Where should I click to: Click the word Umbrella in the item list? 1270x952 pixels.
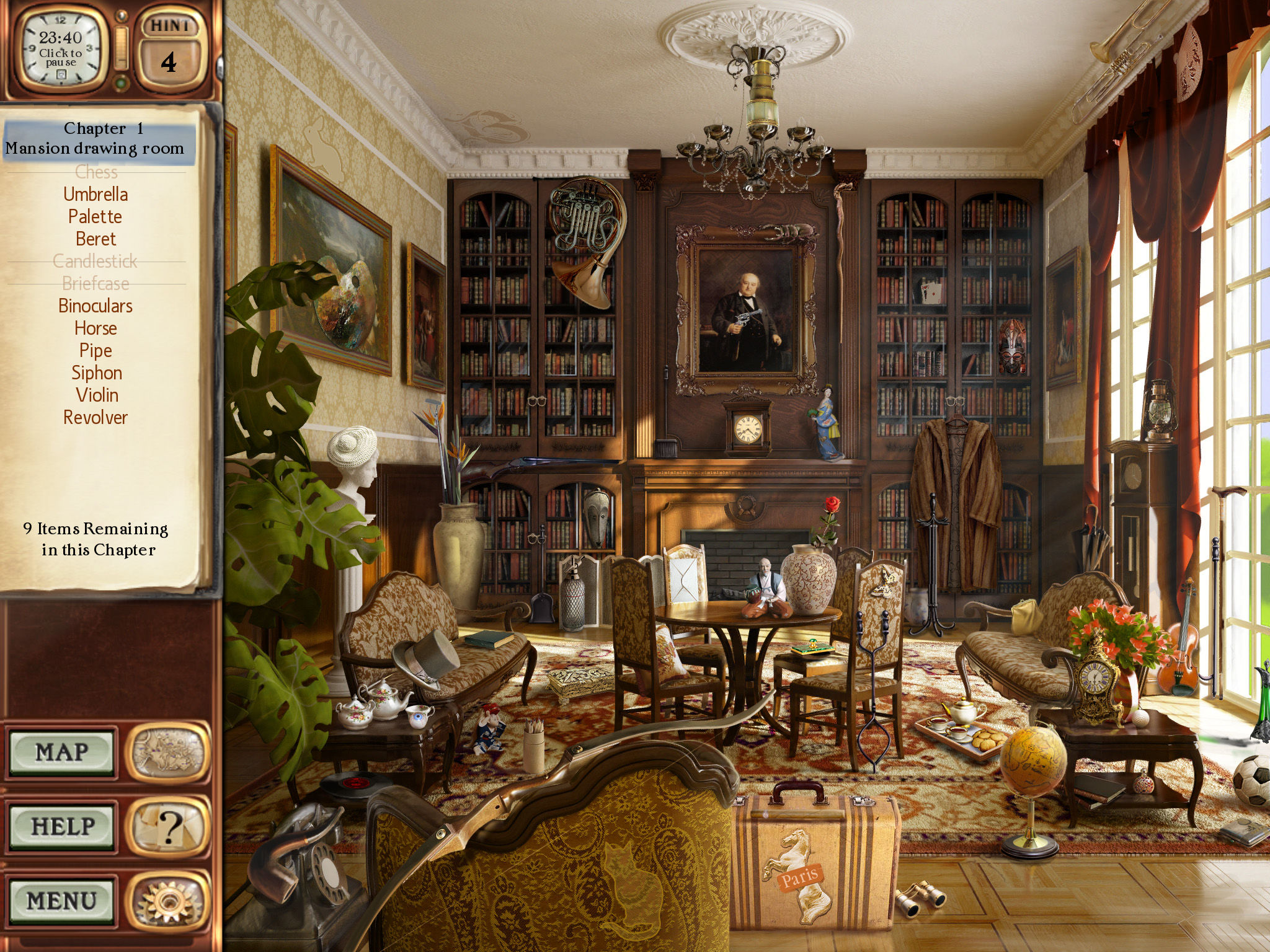(x=96, y=194)
